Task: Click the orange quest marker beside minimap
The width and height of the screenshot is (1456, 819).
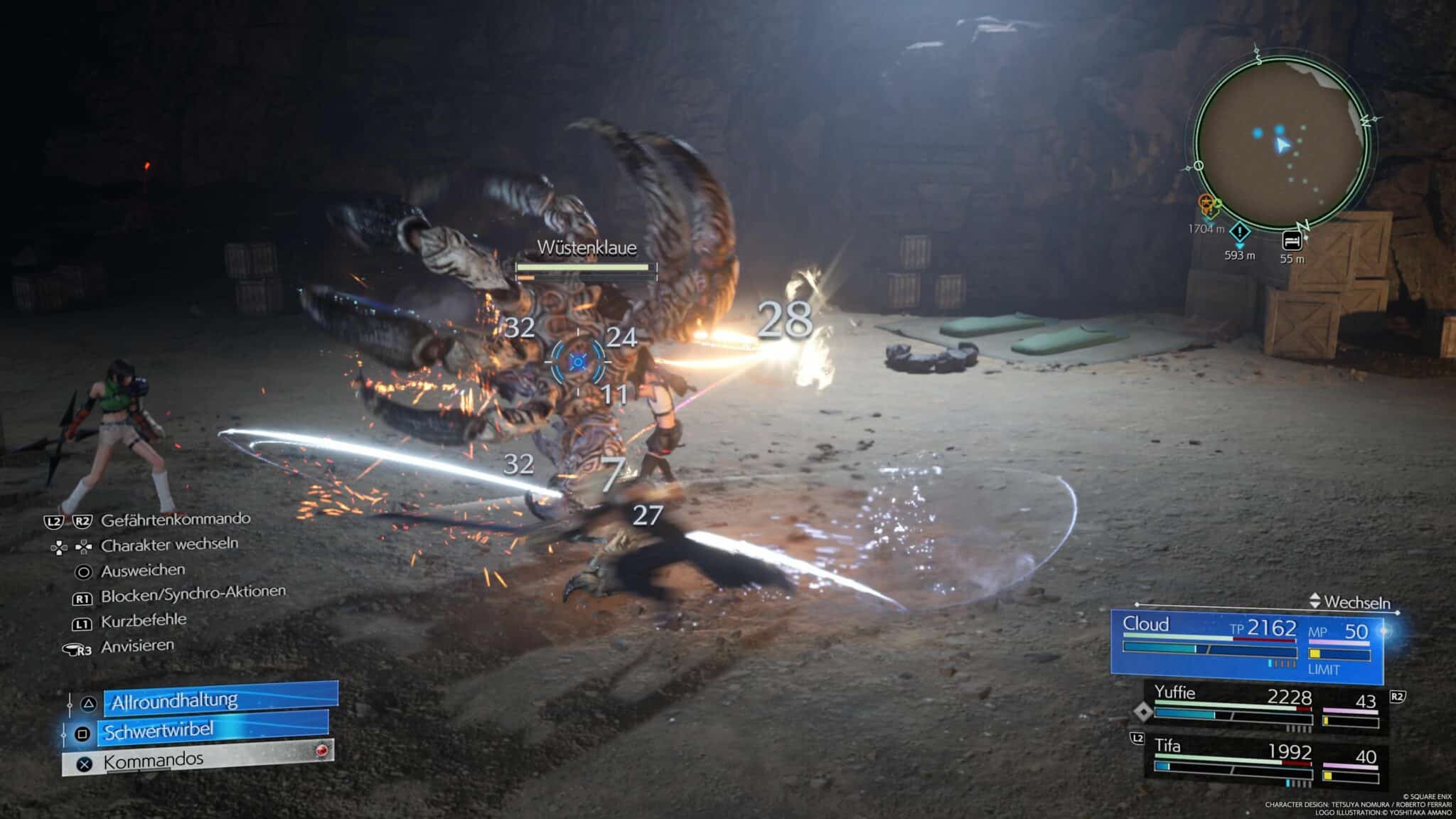Action: pyautogui.click(x=1208, y=206)
